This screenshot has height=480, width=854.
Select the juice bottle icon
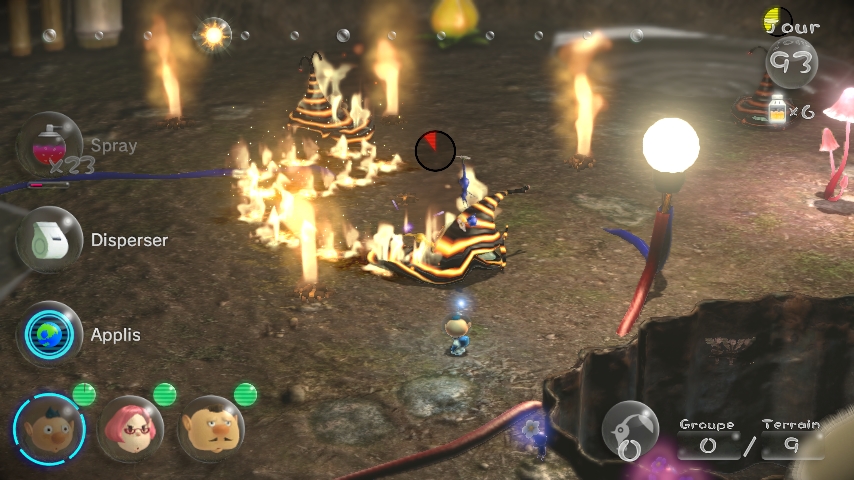(x=774, y=109)
